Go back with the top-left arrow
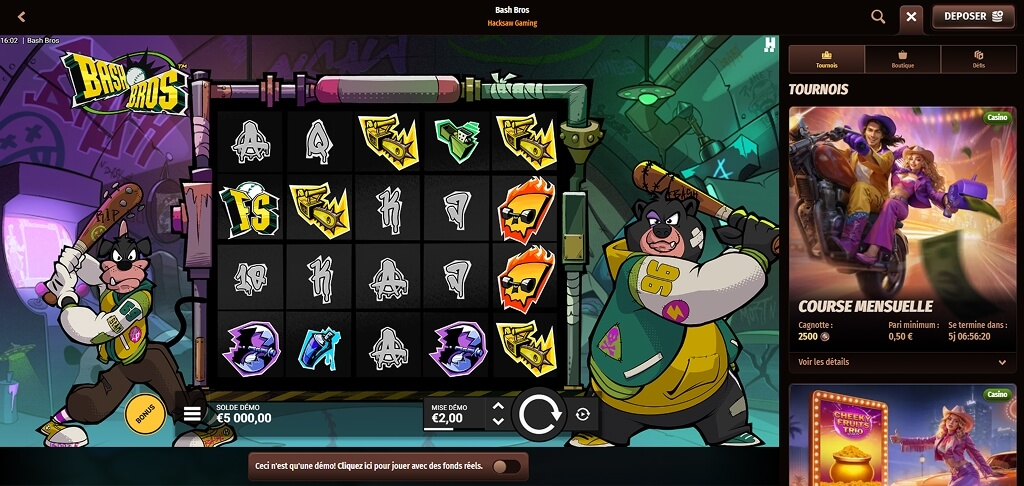Viewport: 1024px width, 486px height. click(22, 17)
